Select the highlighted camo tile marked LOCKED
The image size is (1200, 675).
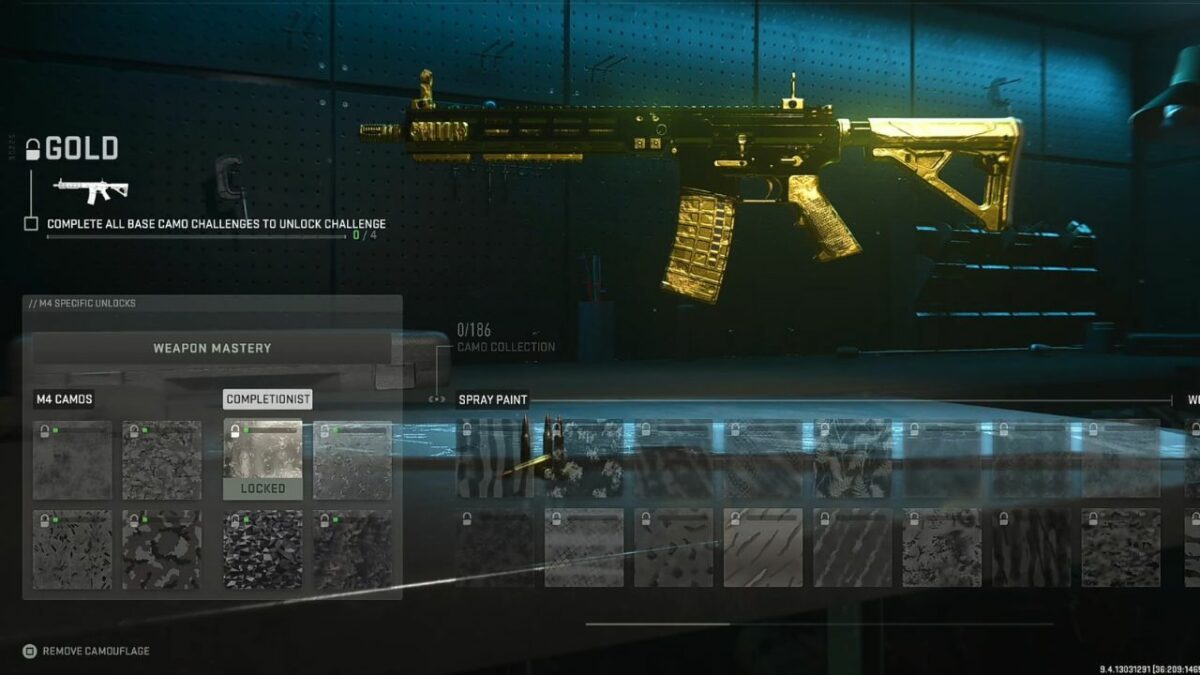(262, 459)
